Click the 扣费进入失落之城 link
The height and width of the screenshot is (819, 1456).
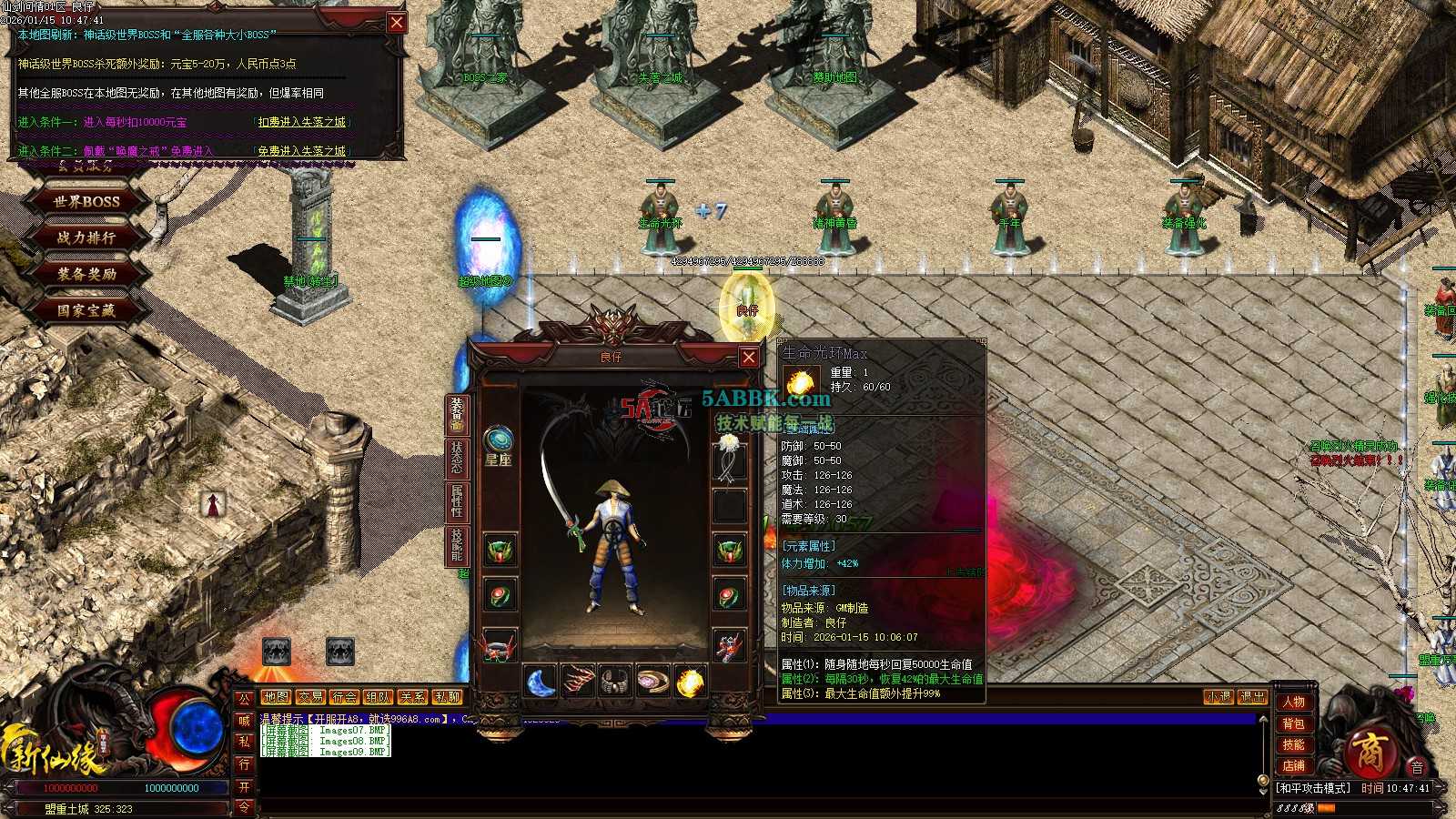303,122
